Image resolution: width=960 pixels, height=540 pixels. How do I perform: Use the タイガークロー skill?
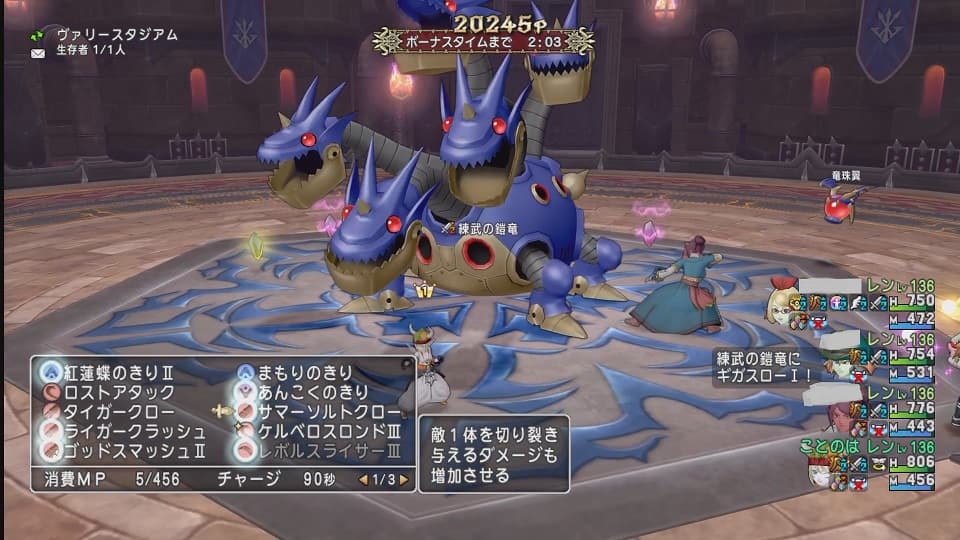tap(112, 412)
